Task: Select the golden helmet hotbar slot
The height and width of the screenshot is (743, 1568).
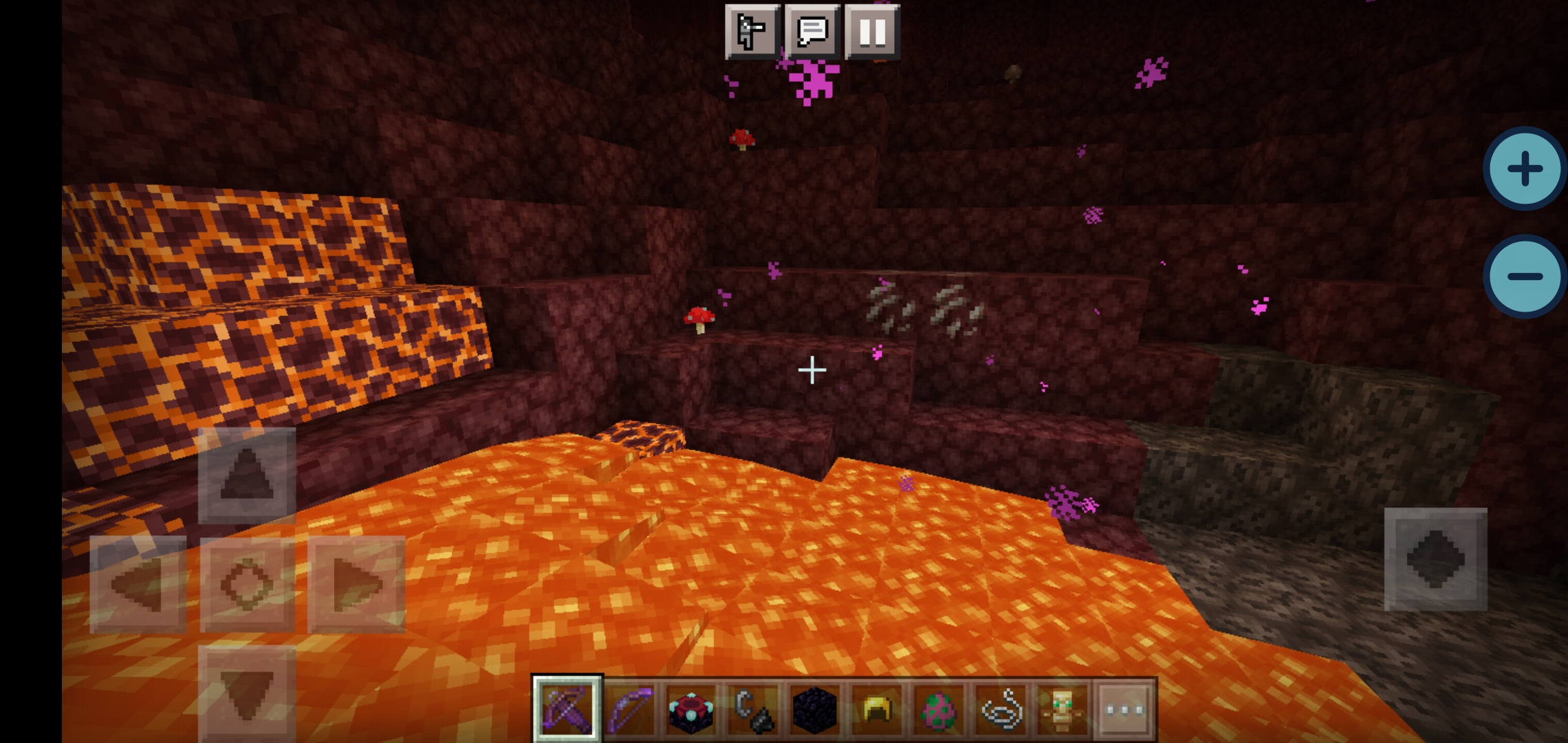Action: (877, 709)
